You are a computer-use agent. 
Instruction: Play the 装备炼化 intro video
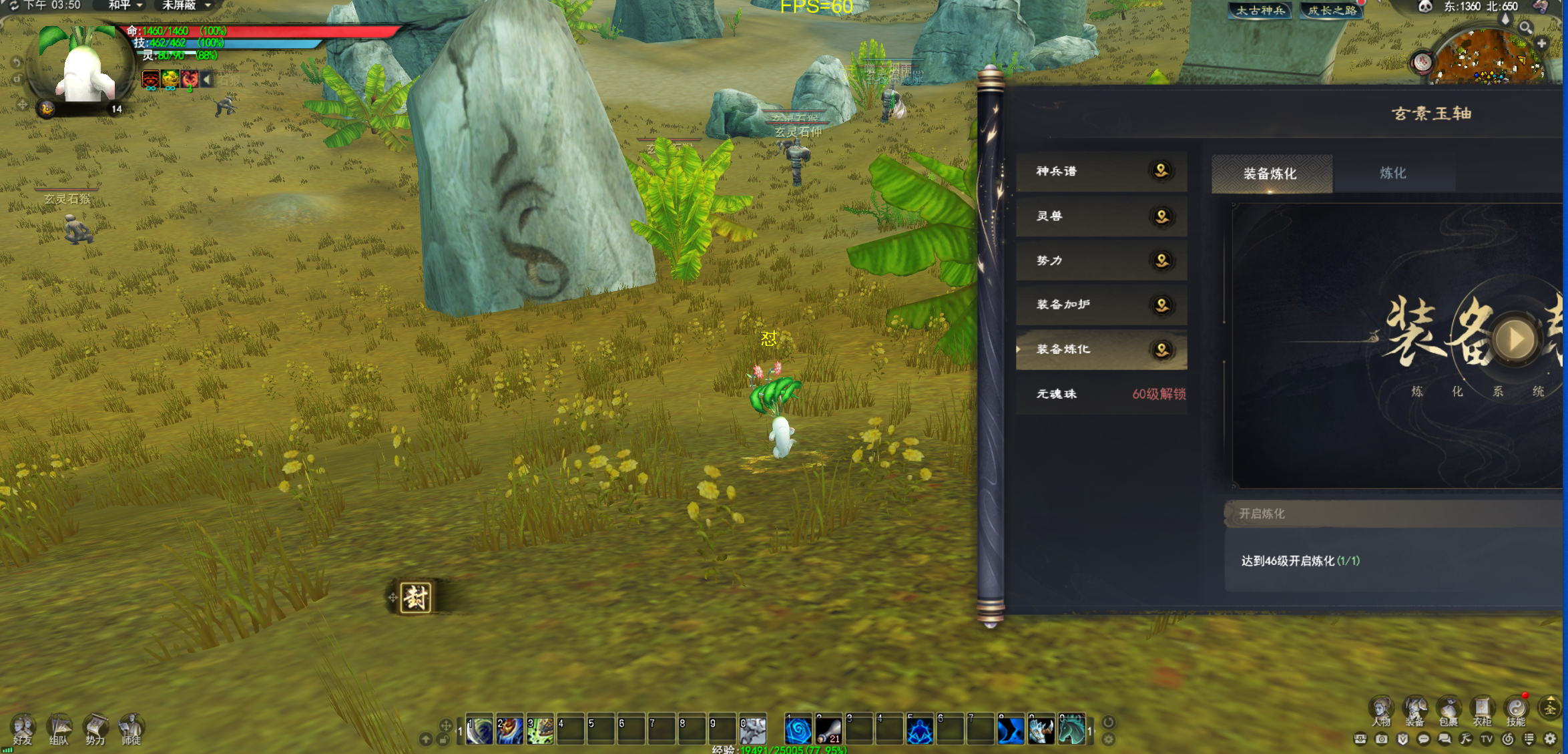[1515, 340]
